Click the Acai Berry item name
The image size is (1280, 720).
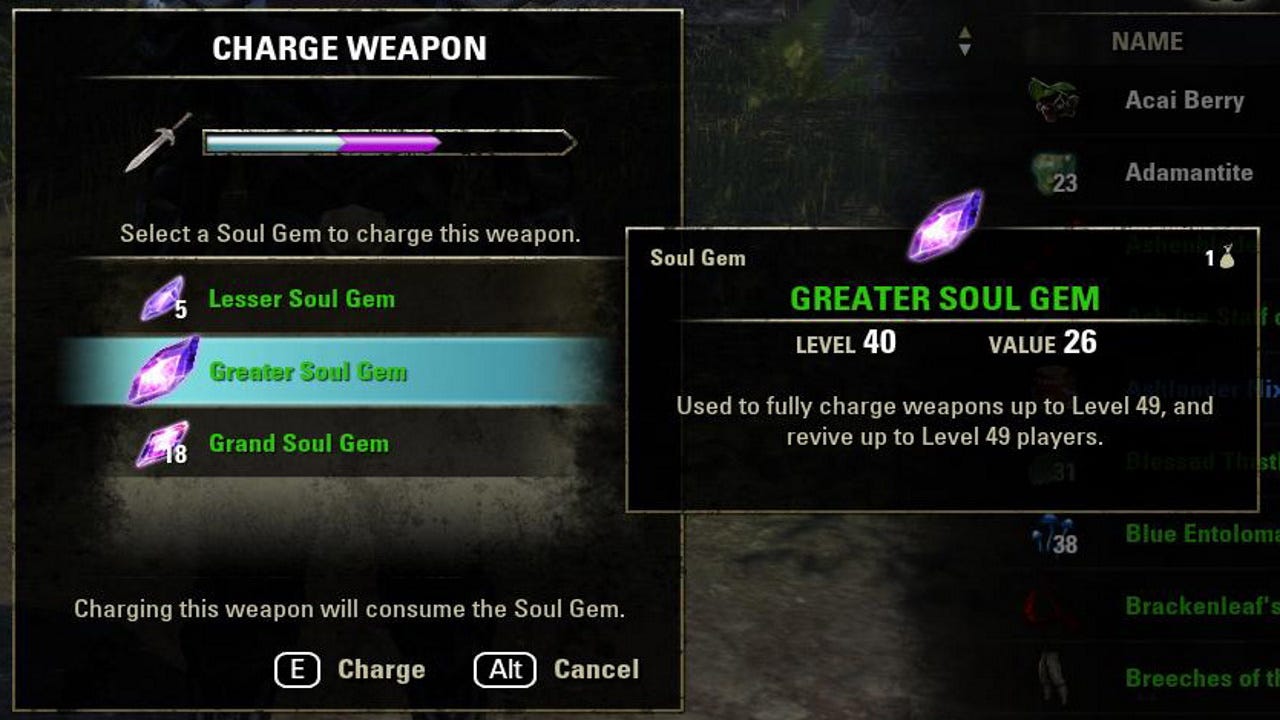1187,100
